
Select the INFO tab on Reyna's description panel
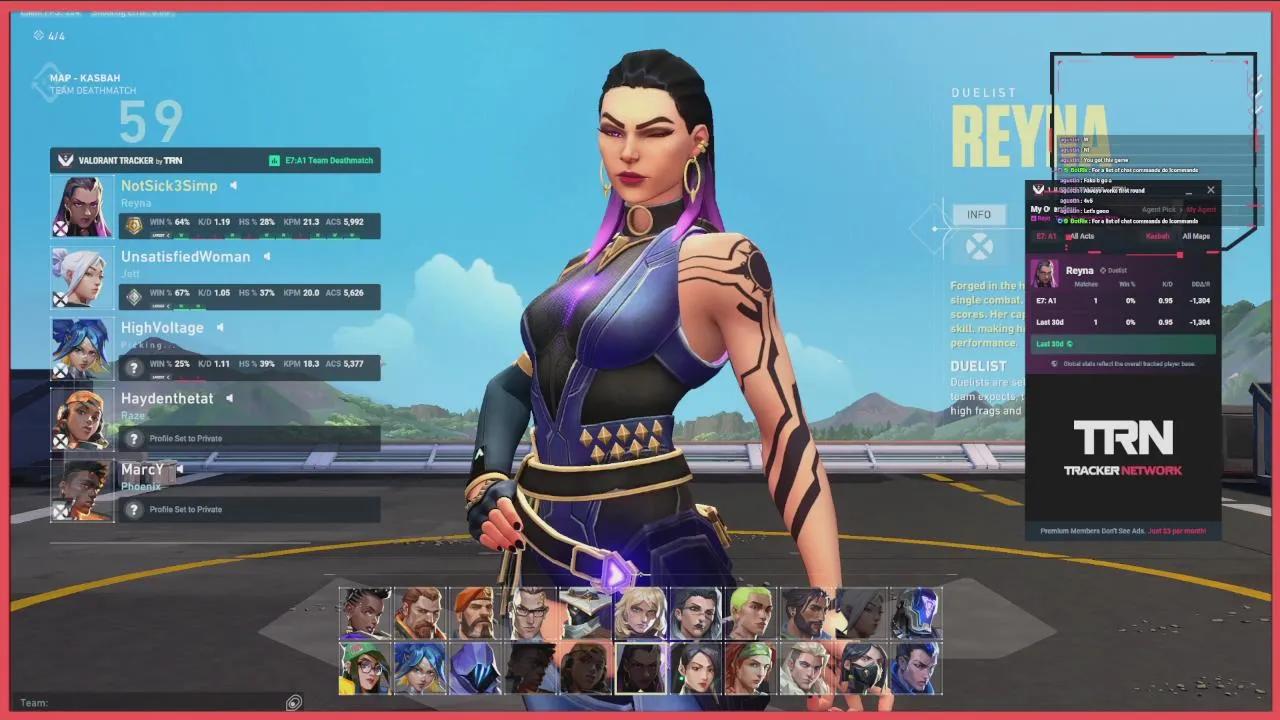coord(979,214)
